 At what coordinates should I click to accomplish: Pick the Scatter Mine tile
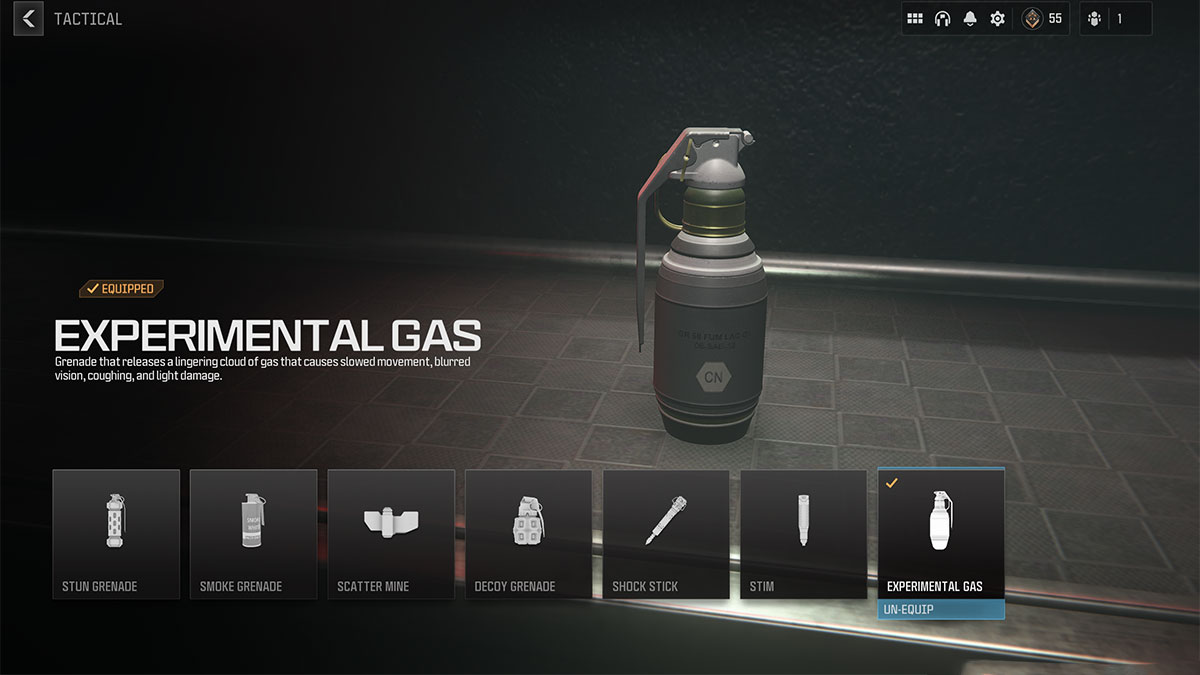pos(391,534)
